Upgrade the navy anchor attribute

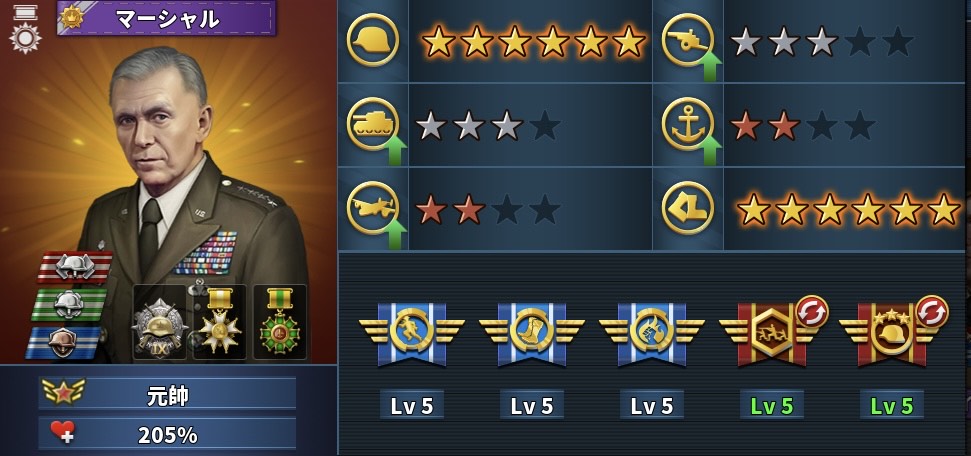click(711, 149)
